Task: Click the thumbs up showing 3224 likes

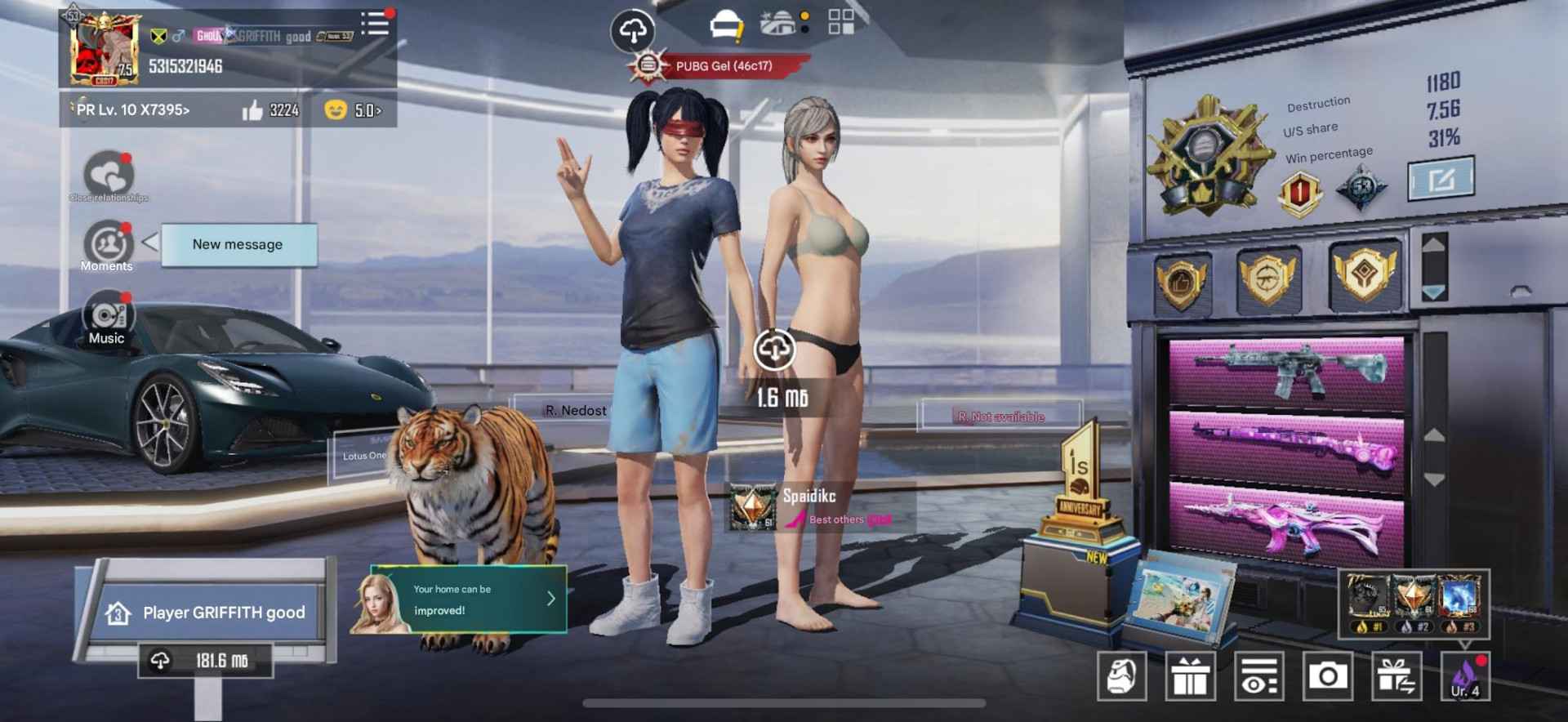Action: point(269,110)
